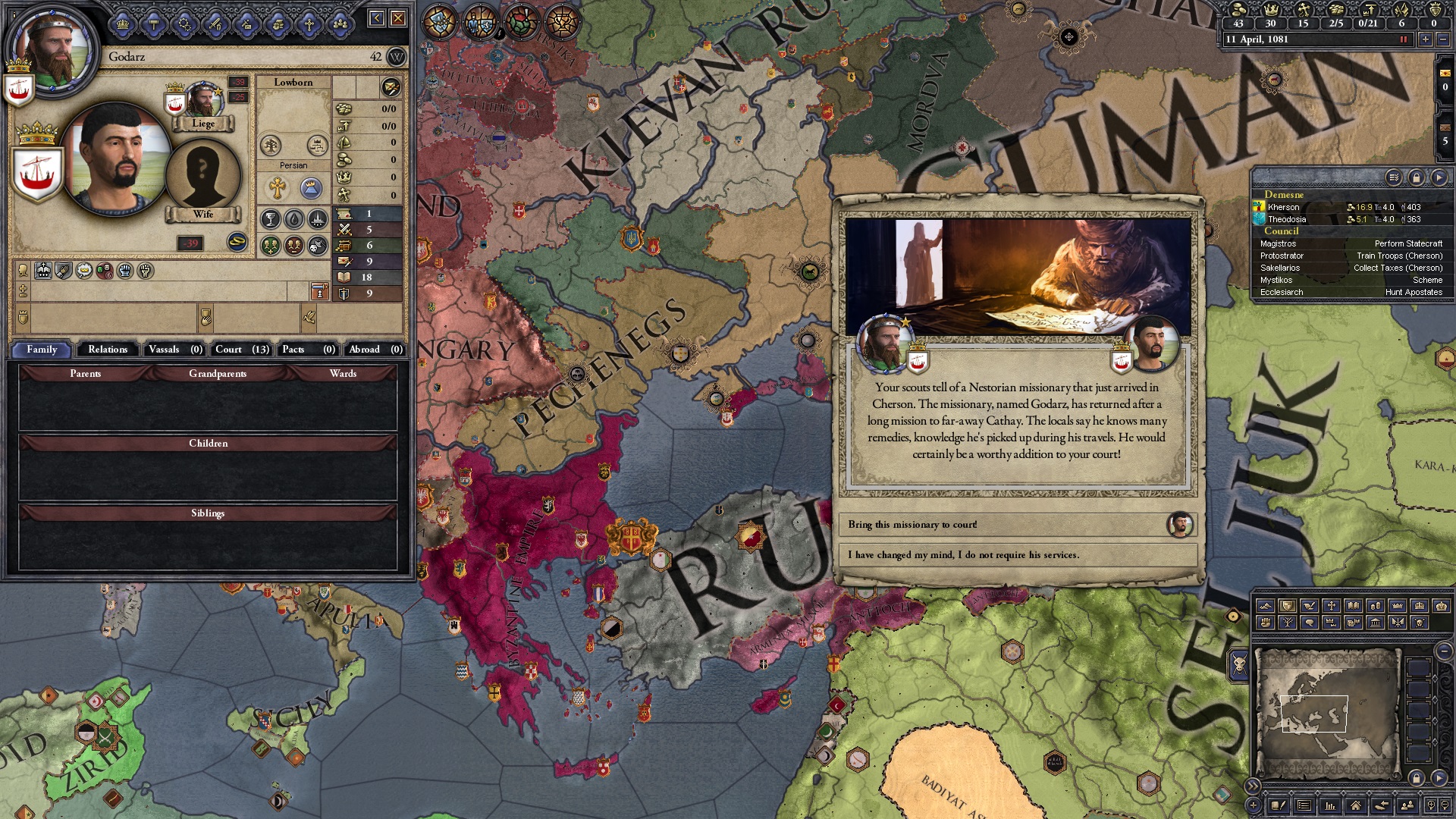This screenshot has width=1456, height=819.
Task: Open the Magistros council row
Action: tap(1350, 243)
